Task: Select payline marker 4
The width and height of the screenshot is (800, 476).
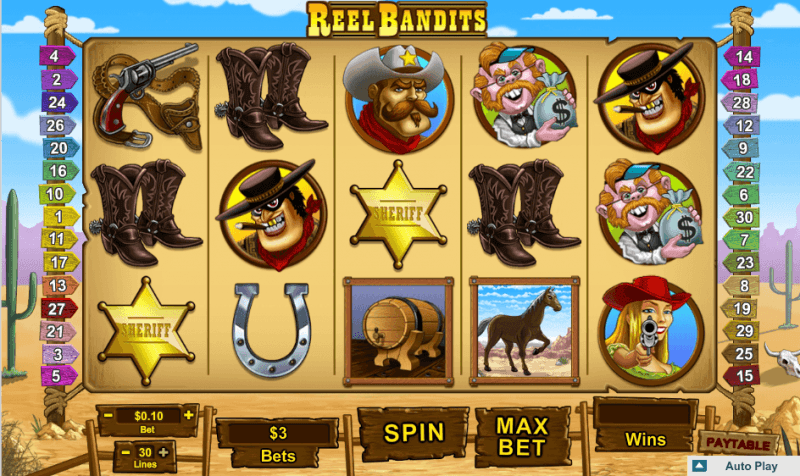Action: tap(56, 56)
